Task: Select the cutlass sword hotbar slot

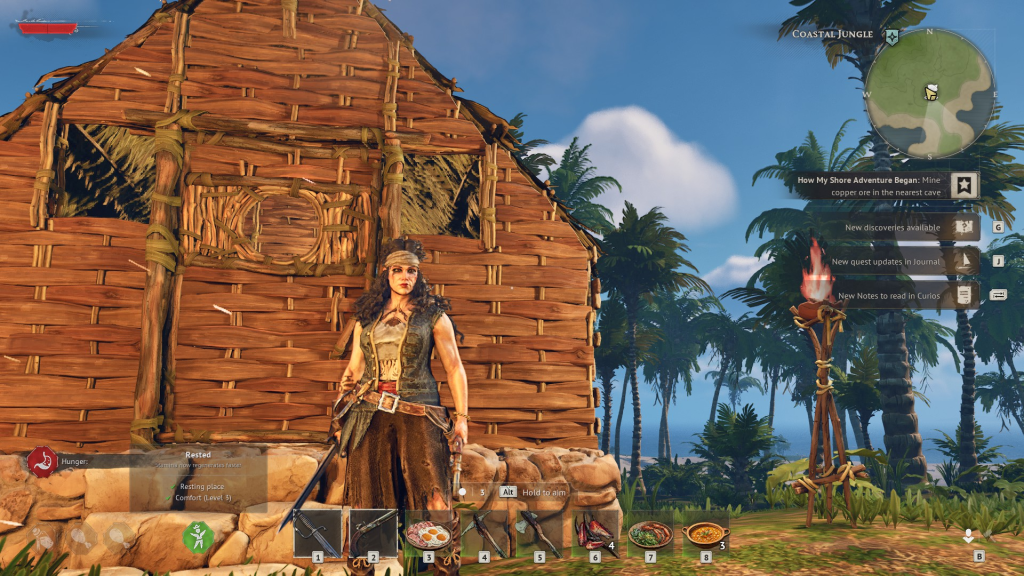Action: [x=317, y=532]
